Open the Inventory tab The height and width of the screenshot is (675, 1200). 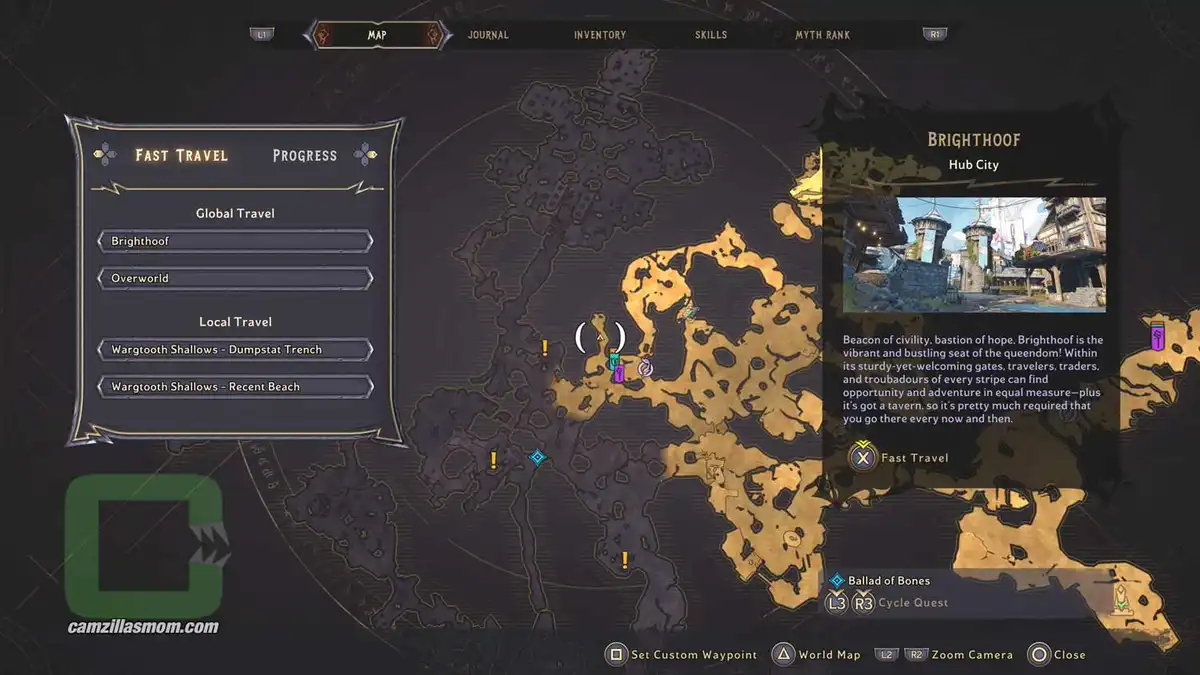coord(600,35)
